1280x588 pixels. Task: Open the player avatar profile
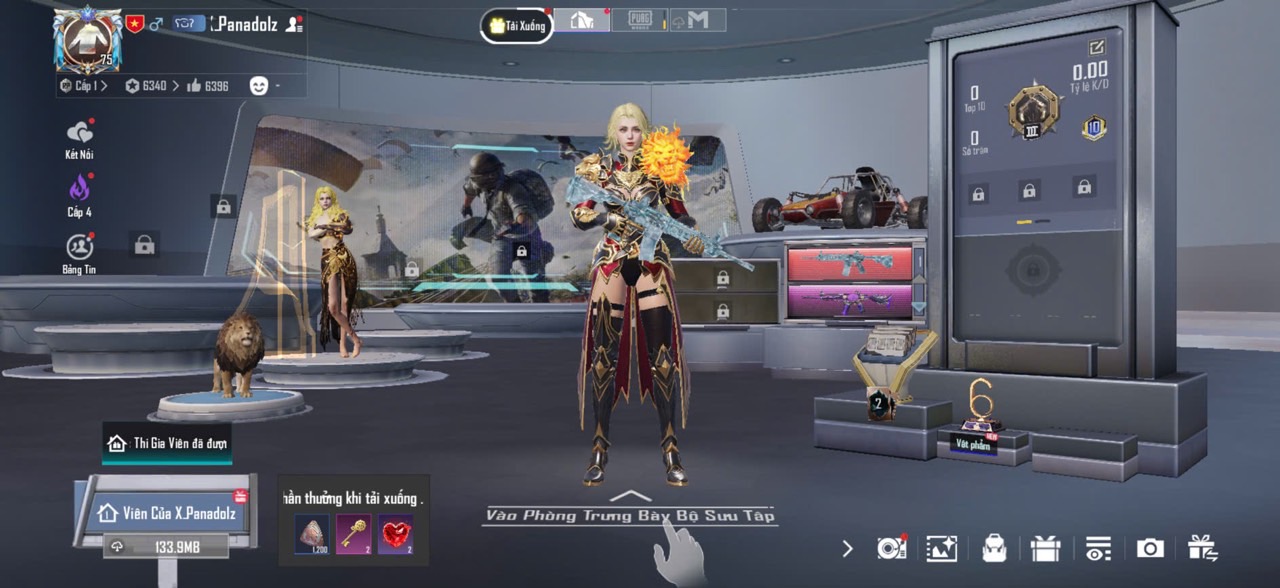tap(87, 40)
